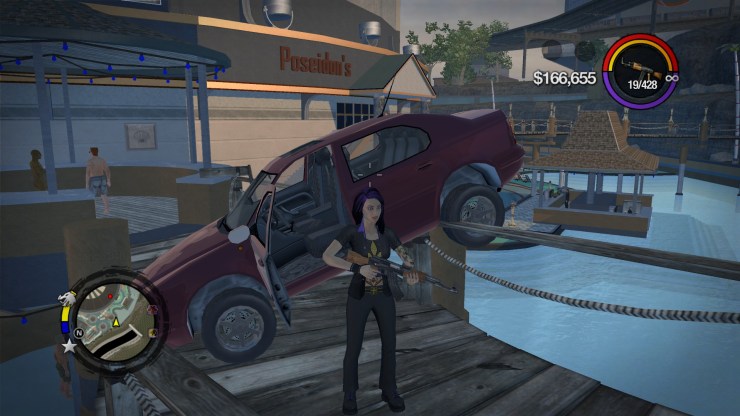This screenshot has width=740, height=416.
Task: Click the yellow player arrow on minimap
Action: point(116,323)
